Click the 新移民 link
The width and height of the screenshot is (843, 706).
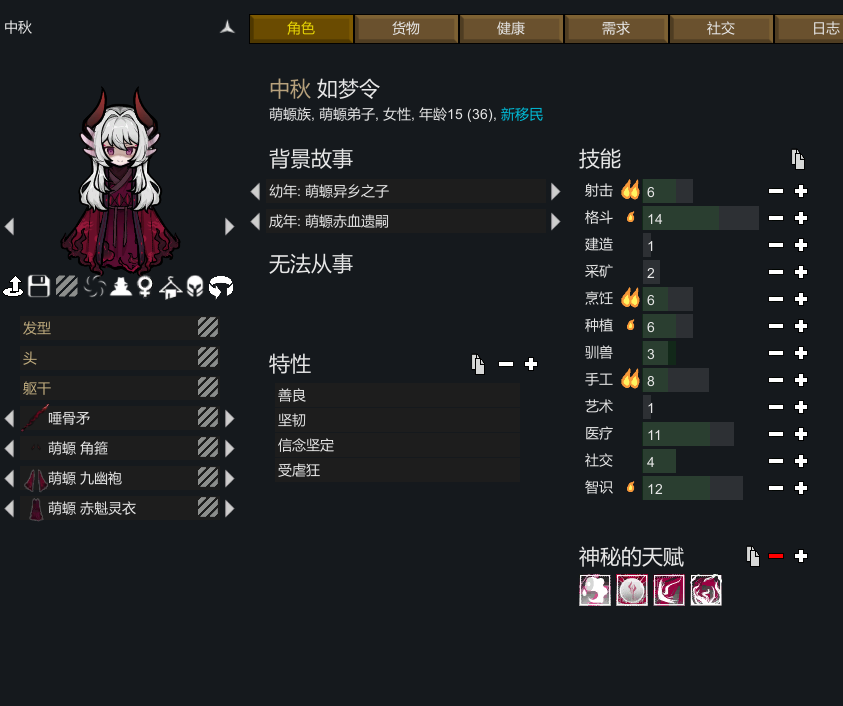point(521,115)
